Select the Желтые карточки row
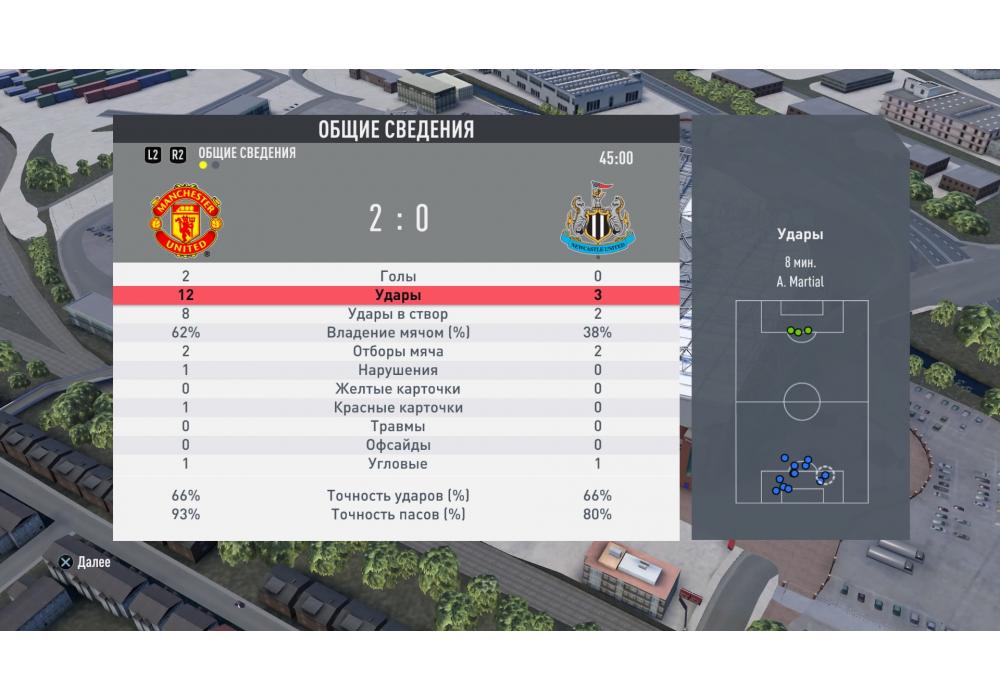1000x700 pixels. [x=398, y=389]
